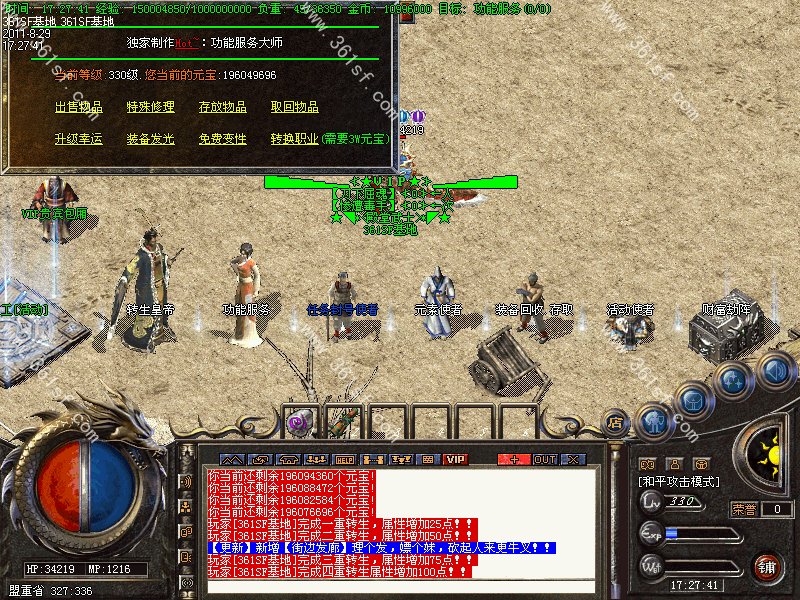800x600 pixels.
Task: Click the OUT button above chat
Action: point(544,459)
